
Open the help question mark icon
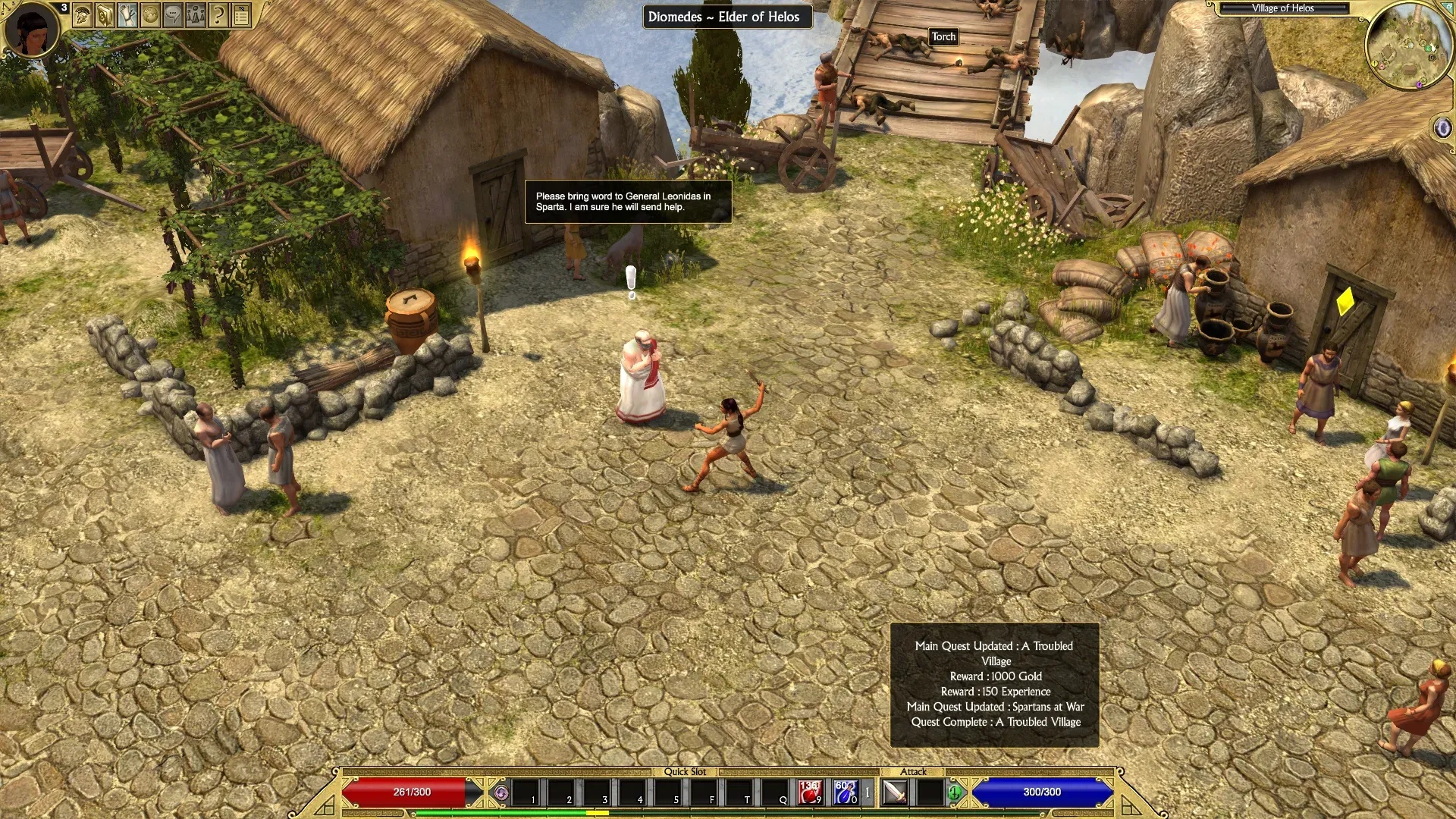click(x=218, y=15)
